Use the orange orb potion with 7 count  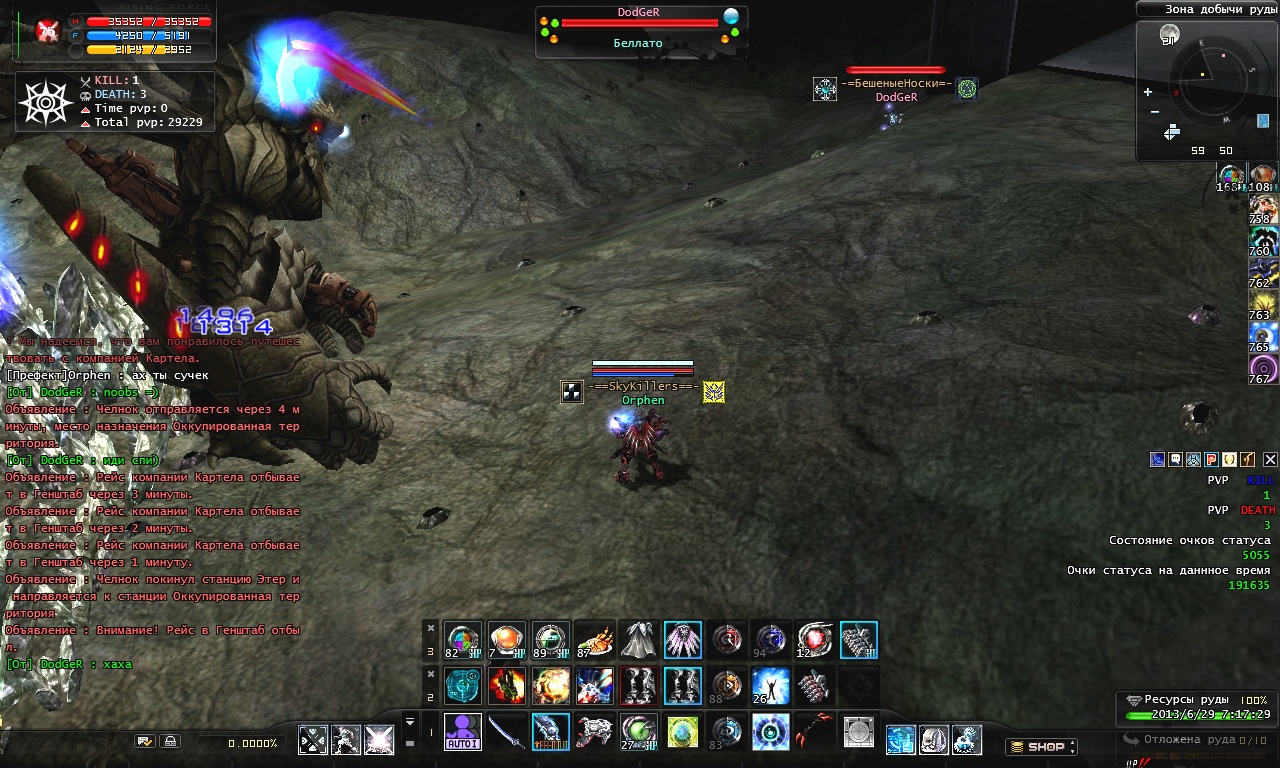[506, 640]
